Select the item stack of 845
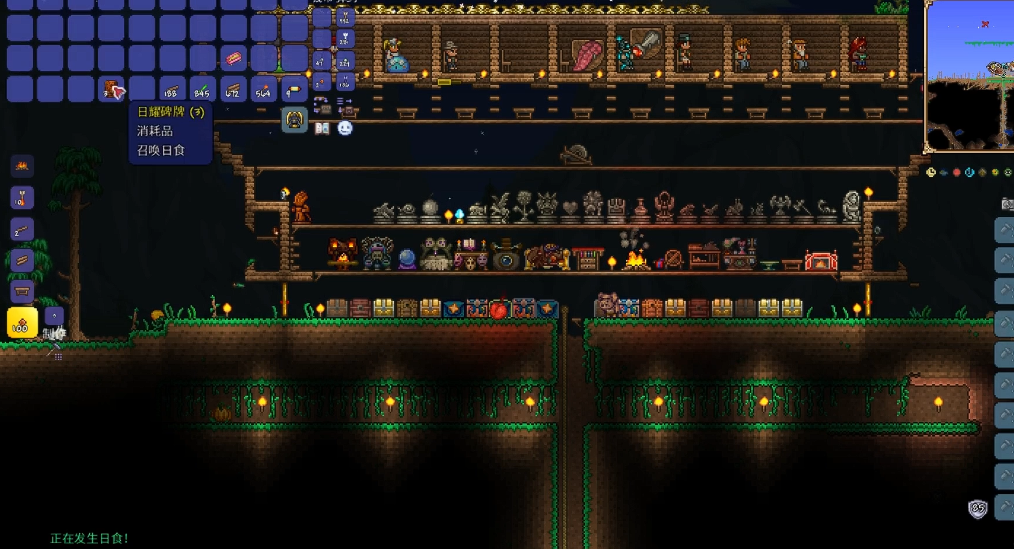This screenshot has height=549, width=1014. point(202,90)
